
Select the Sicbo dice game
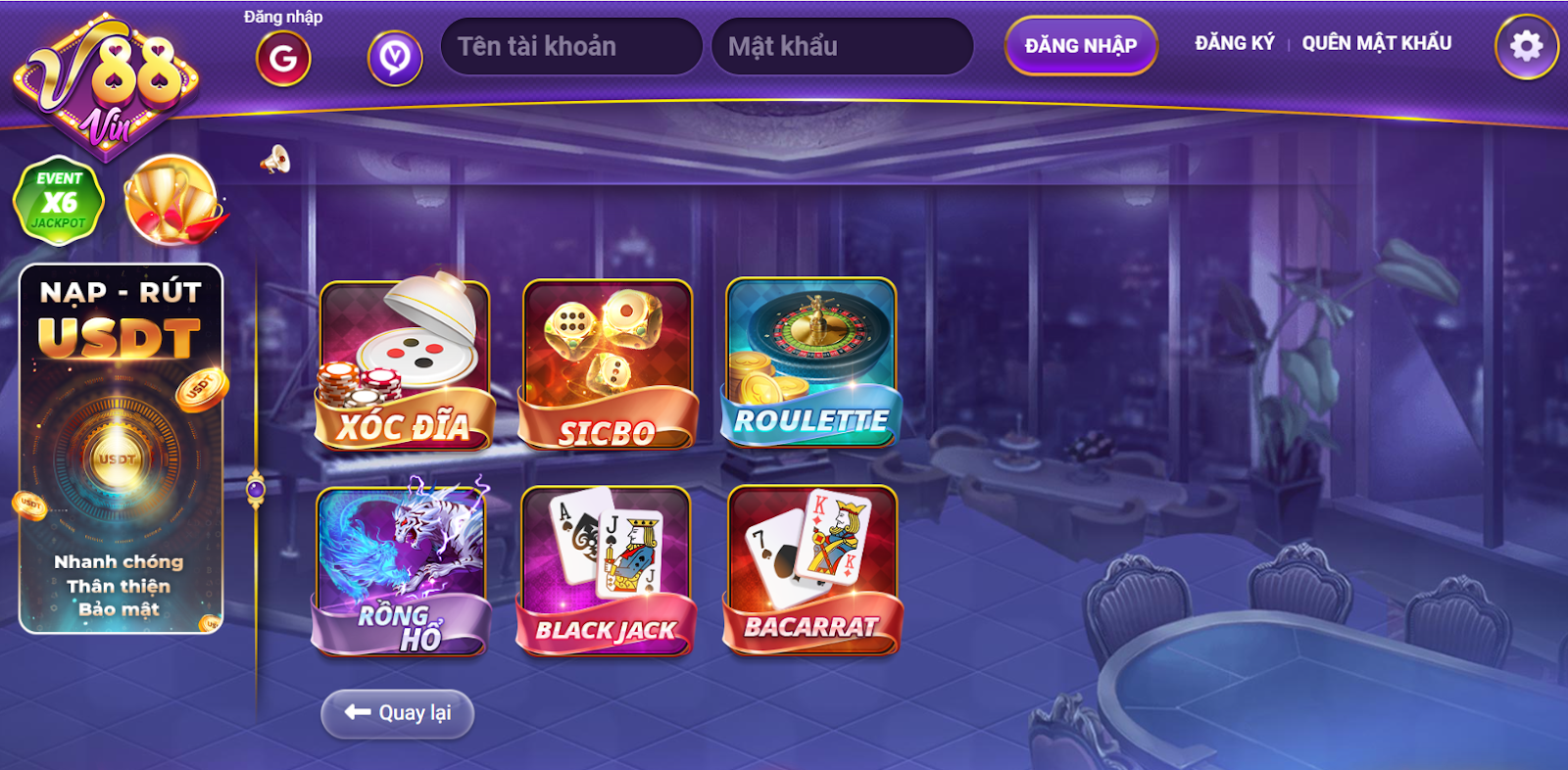point(608,365)
